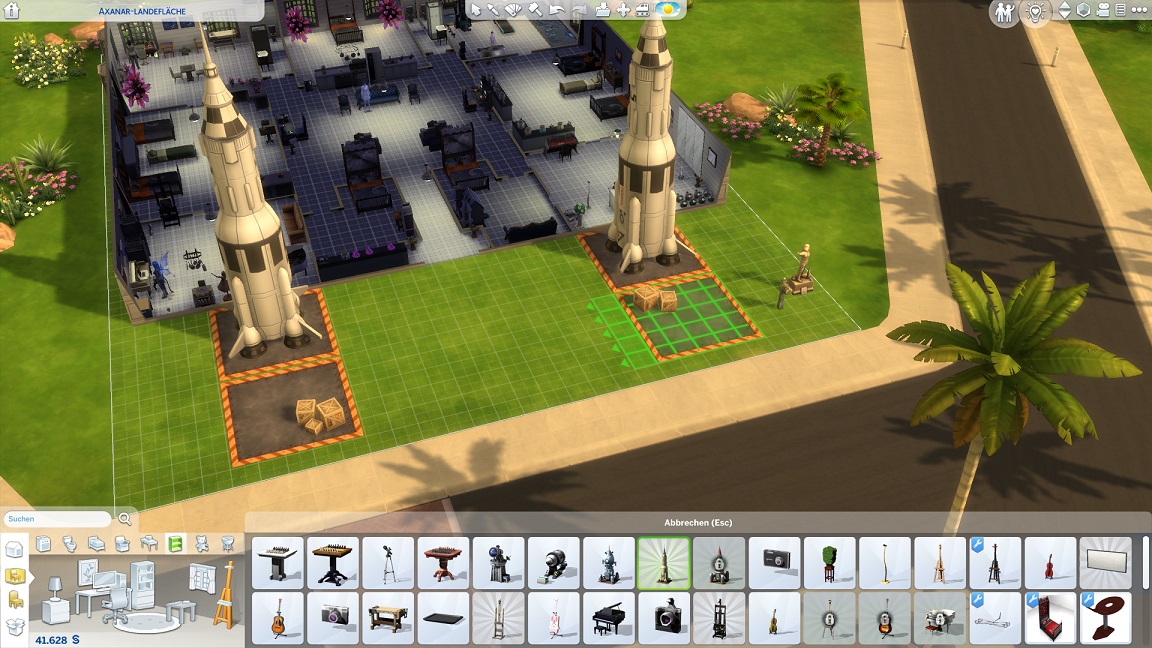Activate the arrow select tool

[476, 10]
